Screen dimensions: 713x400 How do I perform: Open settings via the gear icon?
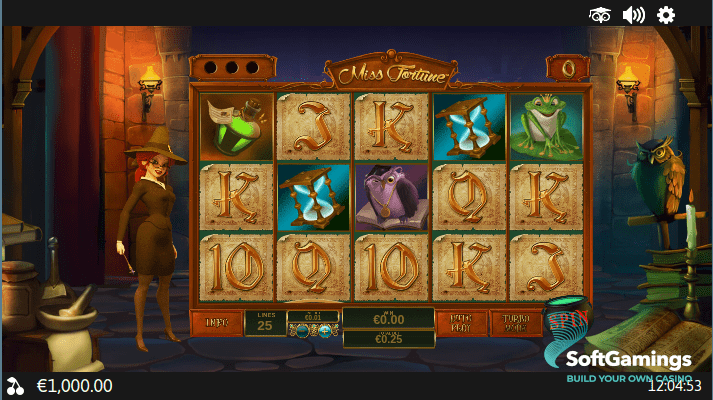pyautogui.click(x=666, y=14)
